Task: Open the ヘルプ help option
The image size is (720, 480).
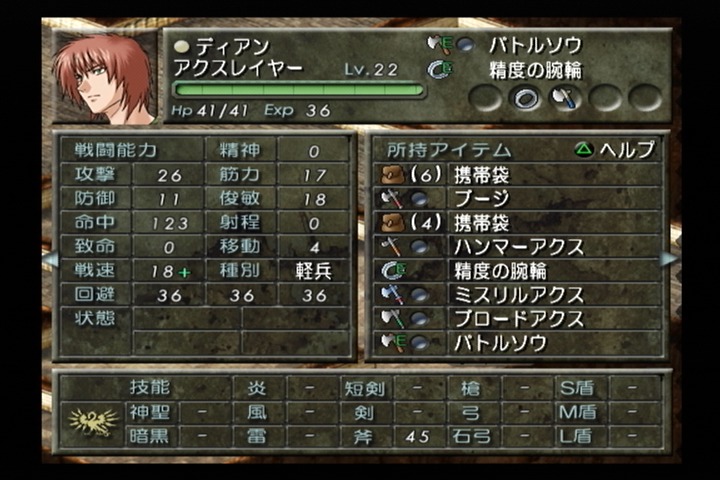Action: tap(616, 149)
